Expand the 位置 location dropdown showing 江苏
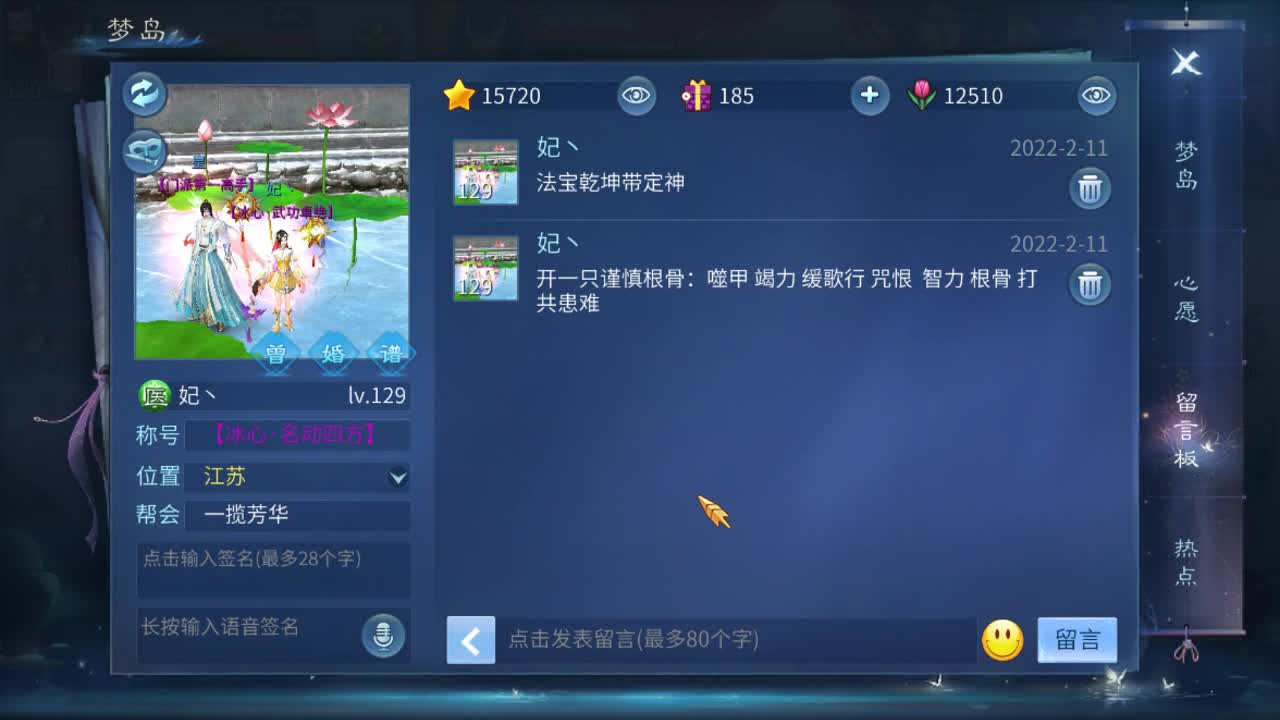This screenshot has height=720, width=1280. click(398, 477)
